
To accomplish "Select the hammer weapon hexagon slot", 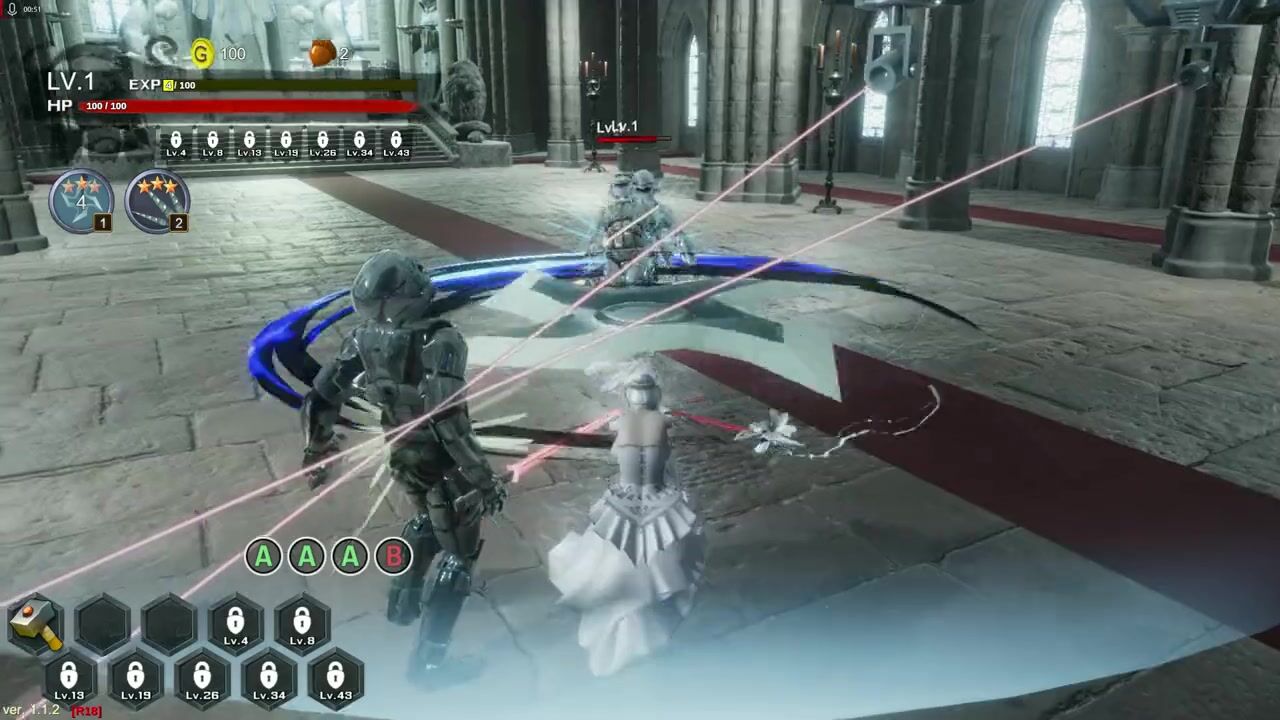I will click(36, 623).
